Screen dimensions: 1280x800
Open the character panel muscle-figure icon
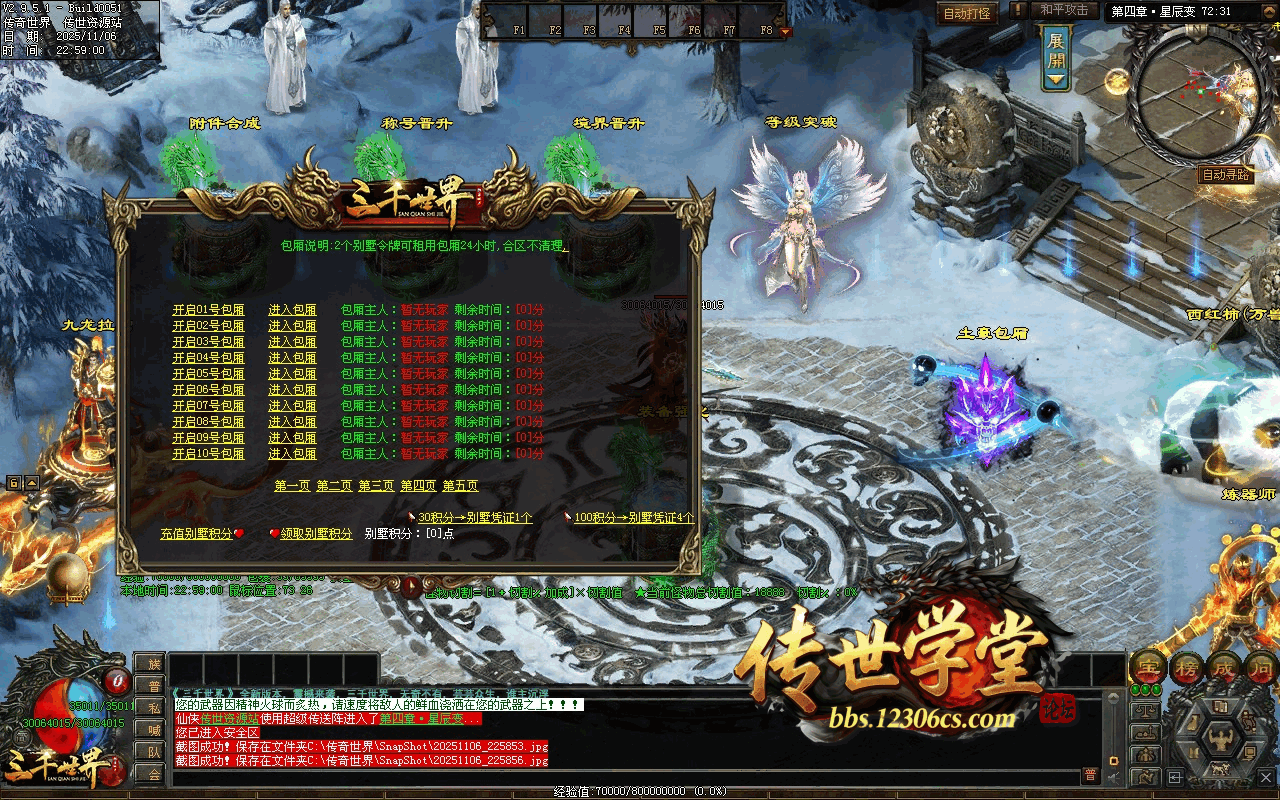coord(1221,742)
